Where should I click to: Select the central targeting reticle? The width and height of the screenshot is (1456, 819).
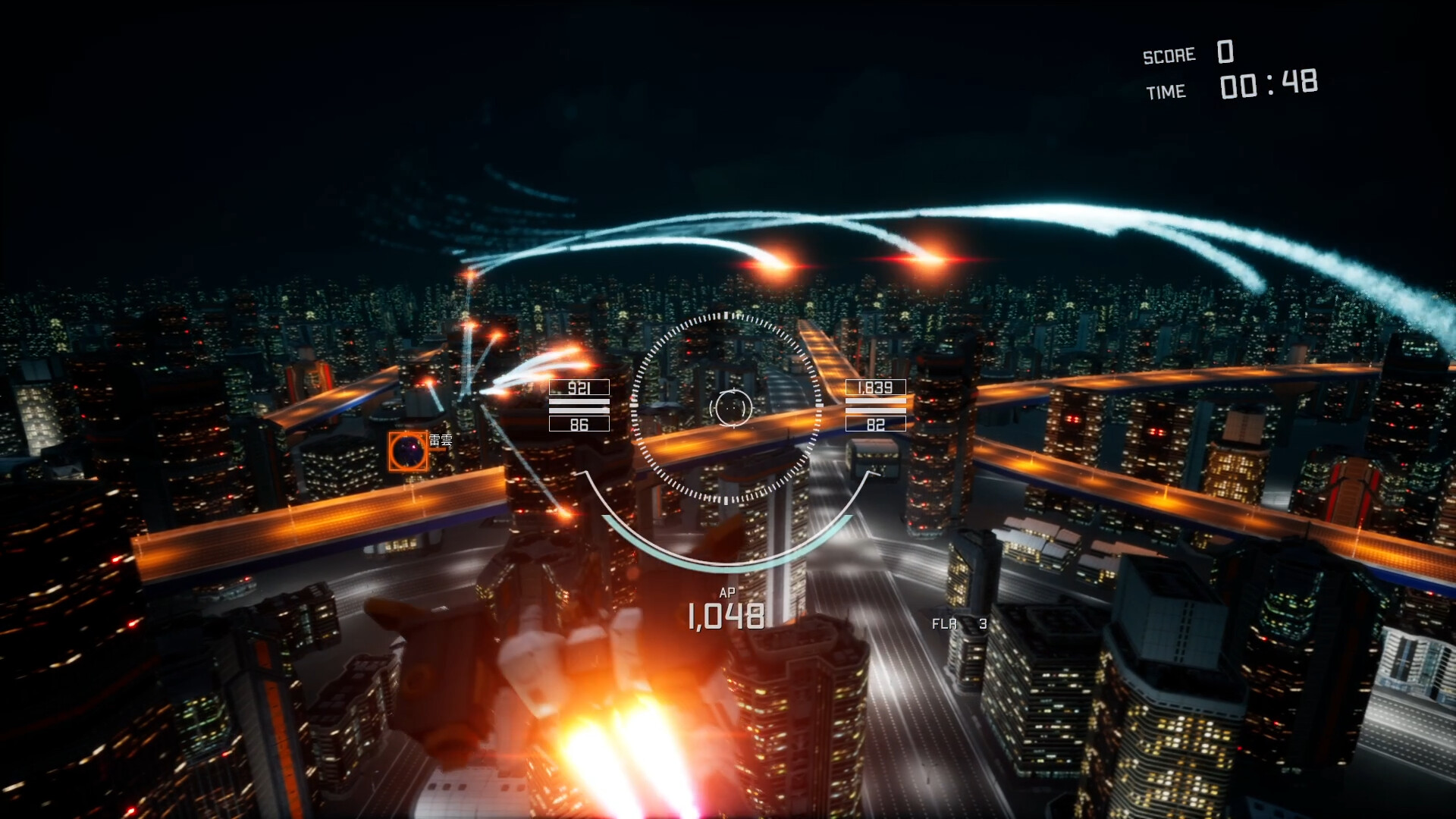(x=730, y=409)
